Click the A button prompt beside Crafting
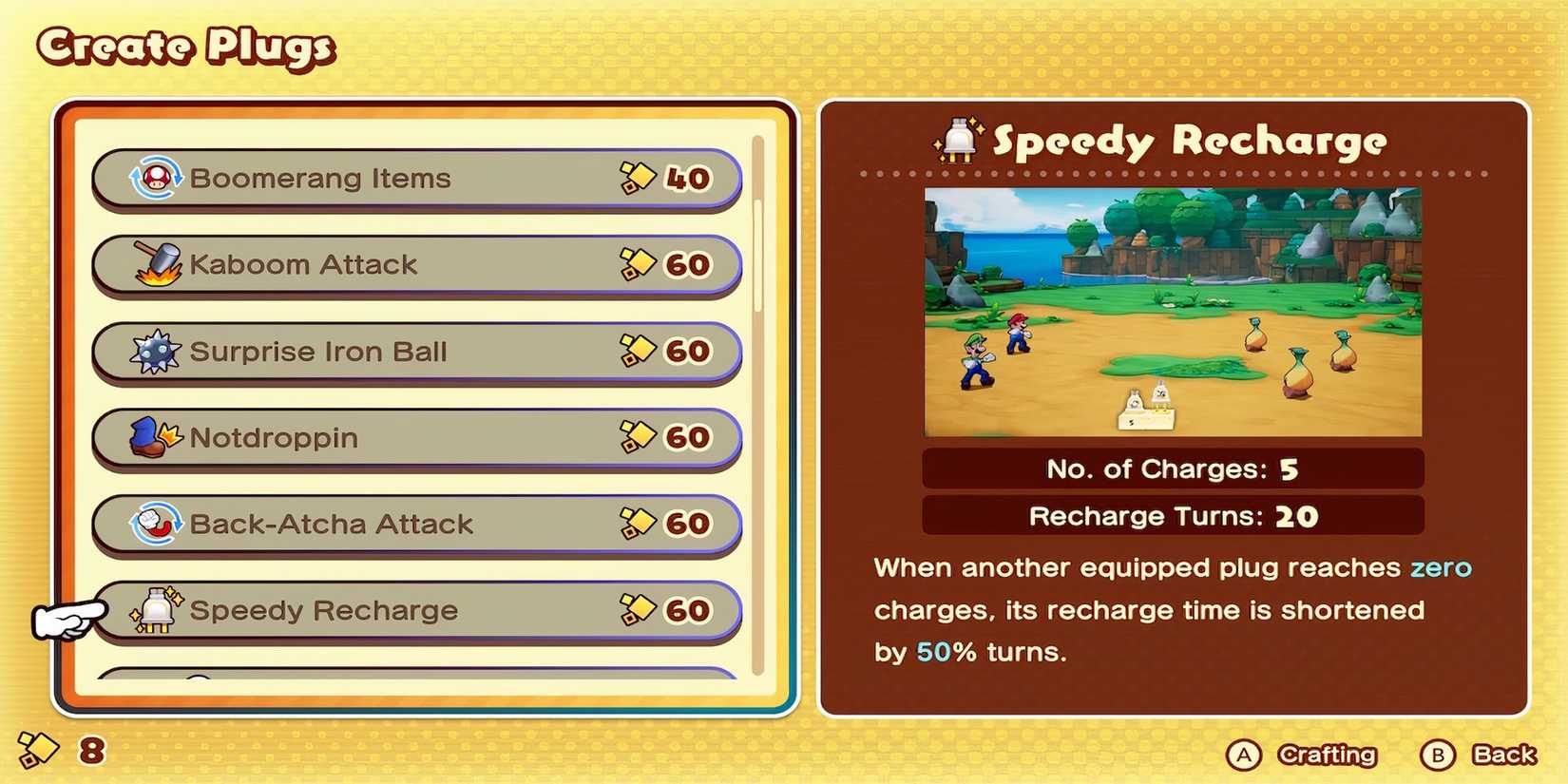Viewport: 1568px width, 784px height. coord(1243,755)
